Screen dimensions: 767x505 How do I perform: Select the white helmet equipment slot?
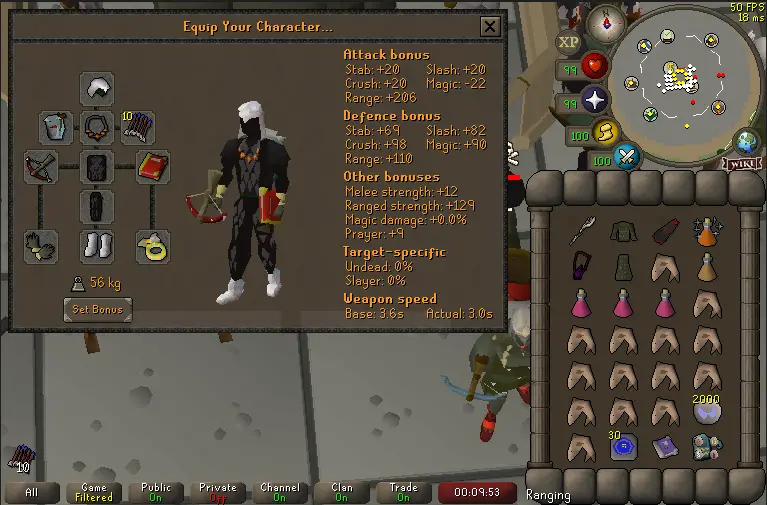(97, 89)
